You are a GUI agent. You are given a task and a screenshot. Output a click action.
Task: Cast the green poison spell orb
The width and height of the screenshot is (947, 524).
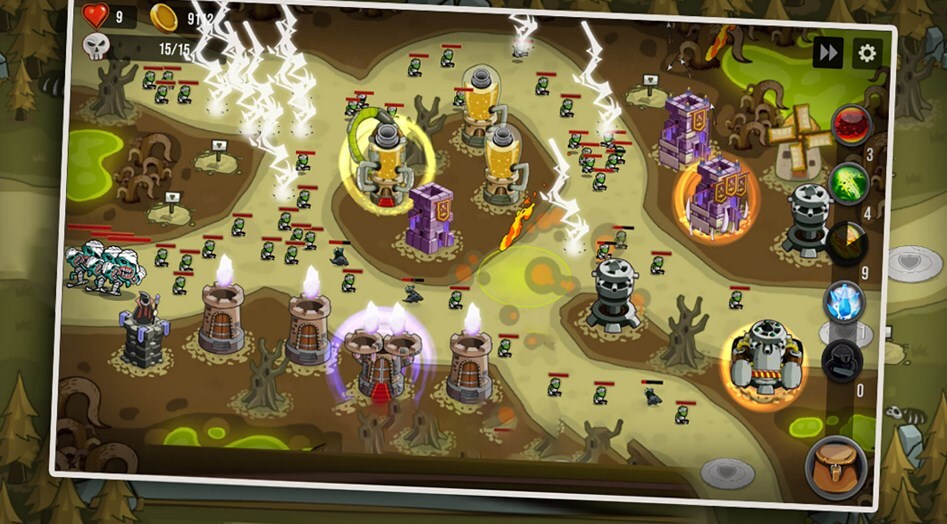(849, 183)
